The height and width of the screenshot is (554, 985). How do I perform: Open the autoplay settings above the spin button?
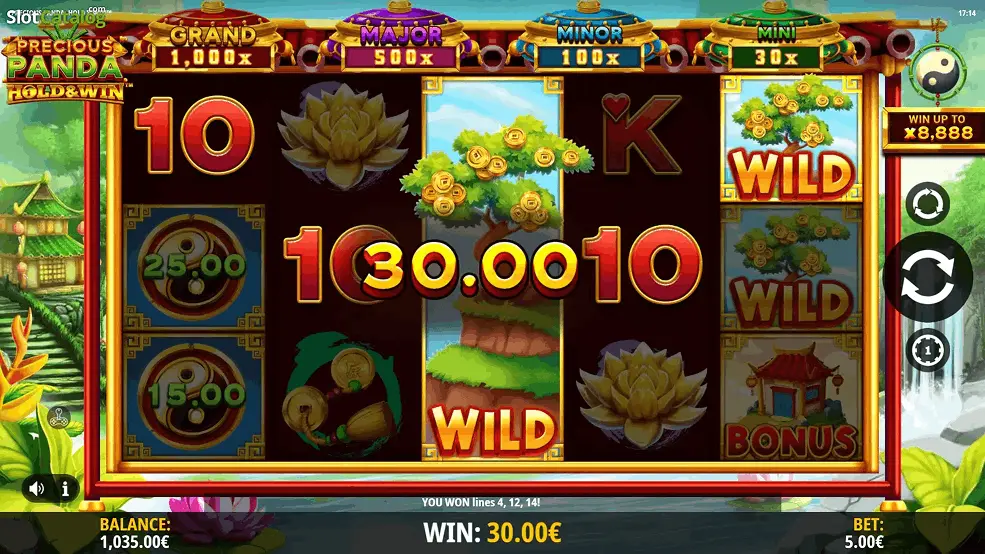[x=927, y=204]
